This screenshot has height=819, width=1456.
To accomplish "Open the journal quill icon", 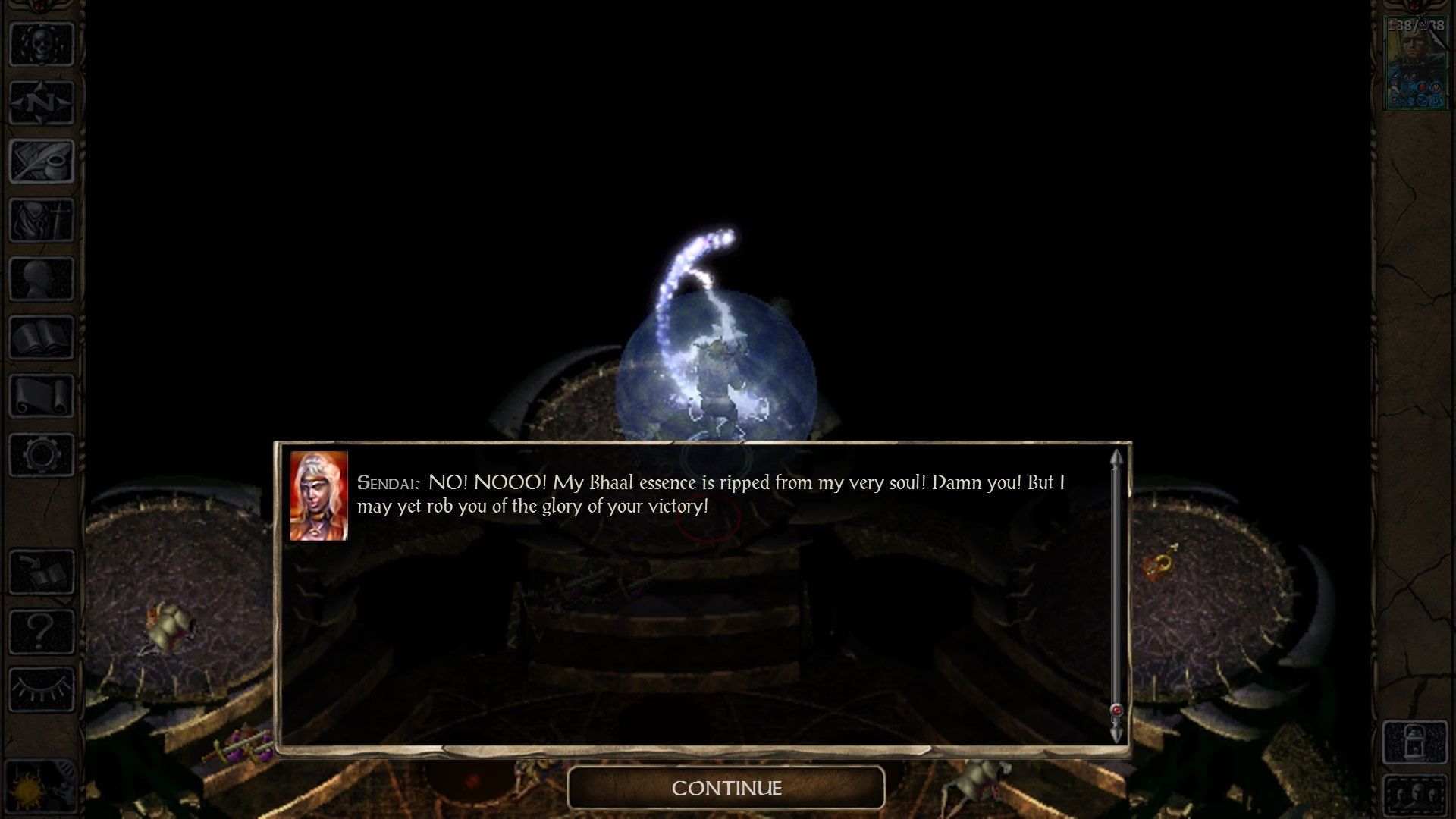I will point(42,161).
